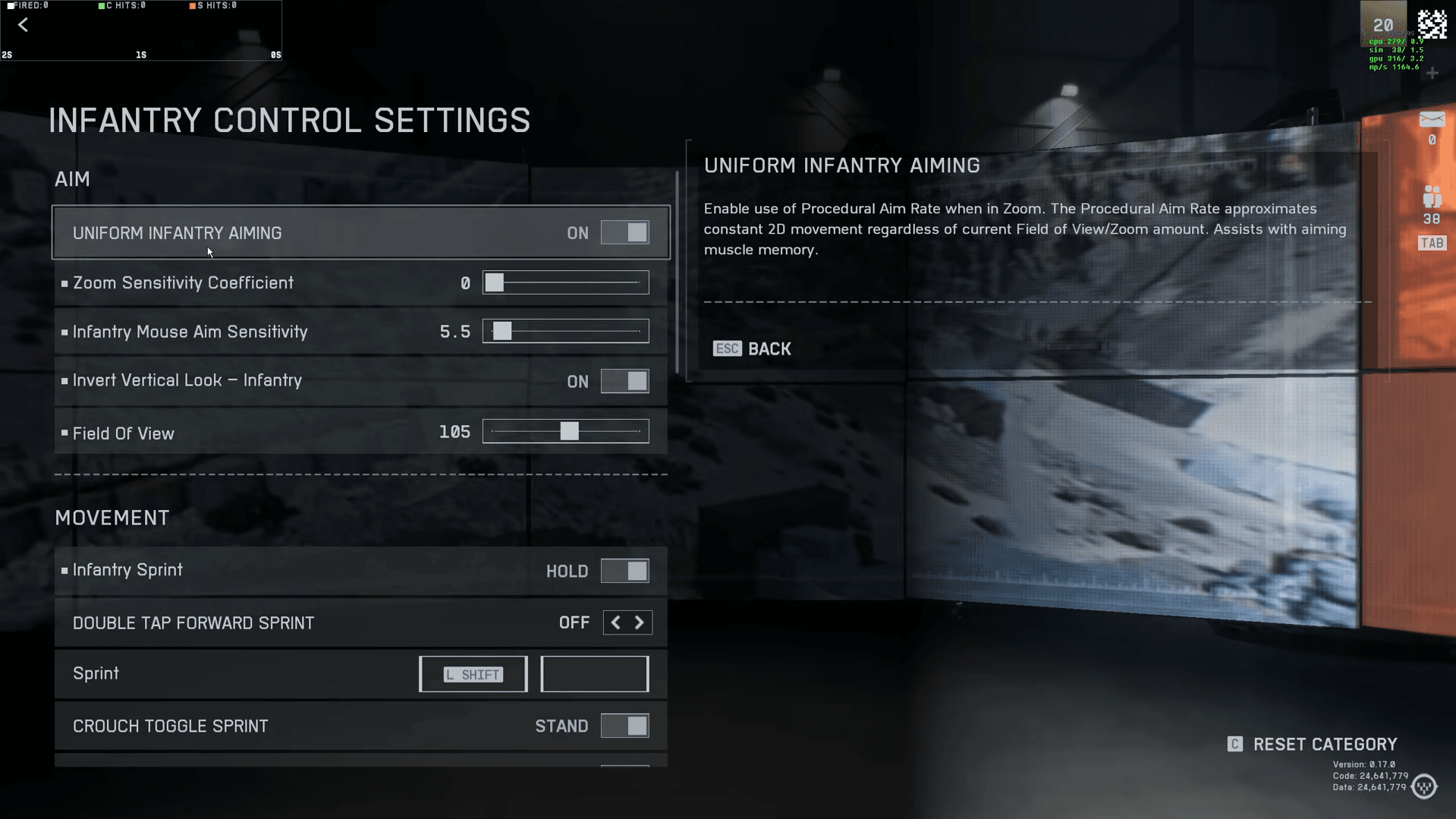1456x819 pixels.
Task: Open the squad players icon
Action: (1432, 197)
